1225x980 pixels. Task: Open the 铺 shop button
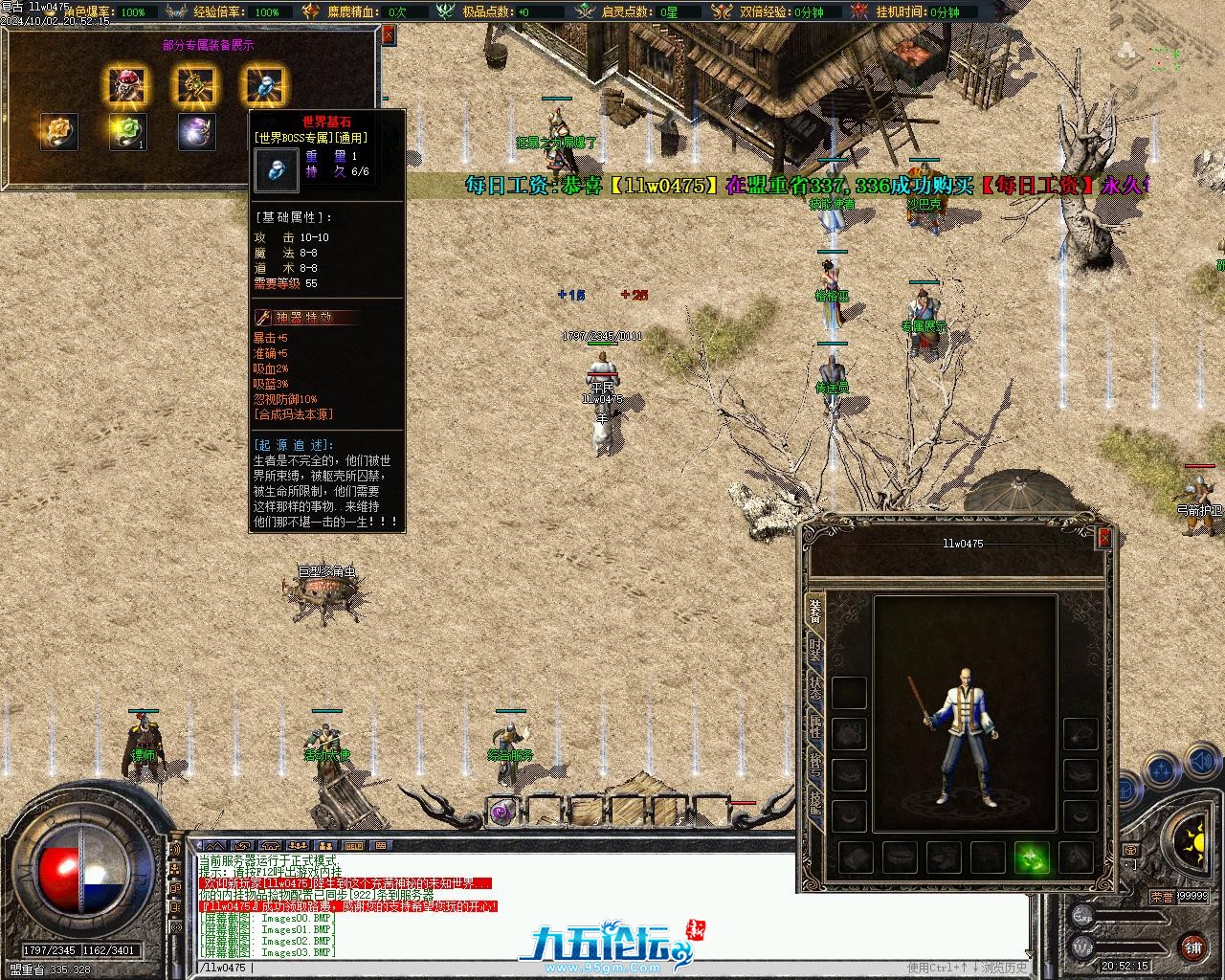pyautogui.click(x=1192, y=947)
